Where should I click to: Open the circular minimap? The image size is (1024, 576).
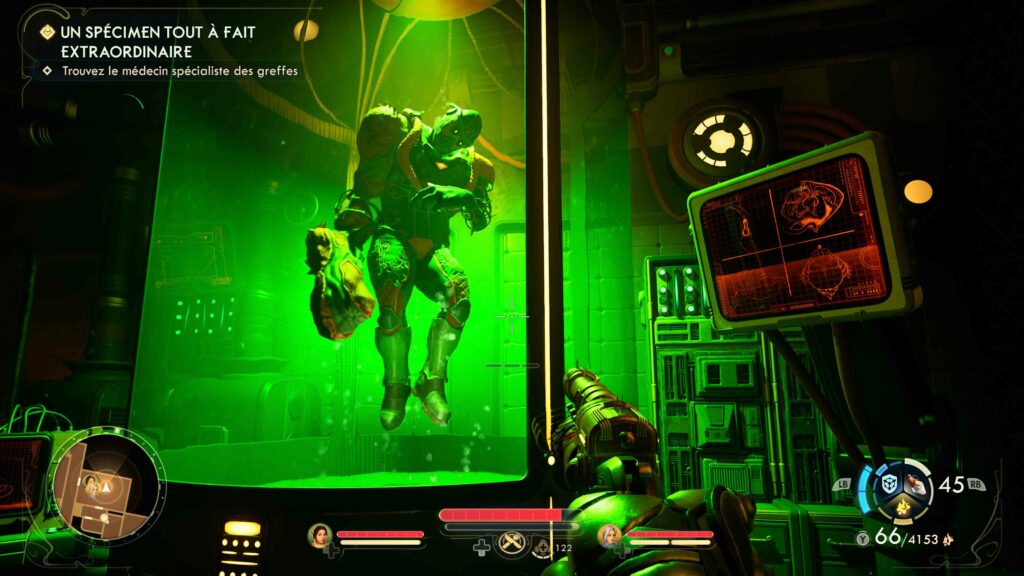point(106,485)
